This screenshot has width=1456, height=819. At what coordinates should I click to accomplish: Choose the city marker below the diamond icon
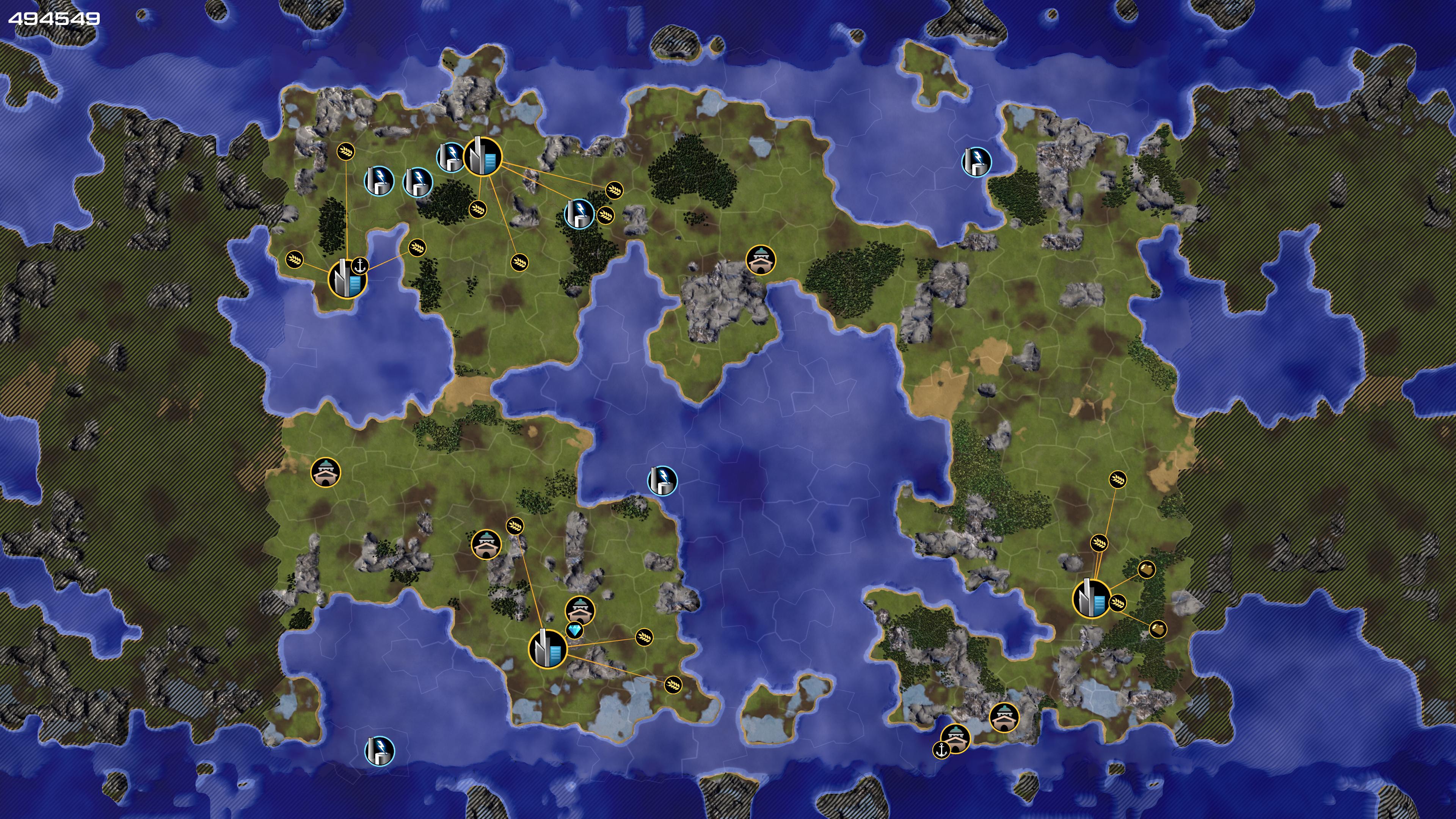pyautogui.click(x=547, y=649)
